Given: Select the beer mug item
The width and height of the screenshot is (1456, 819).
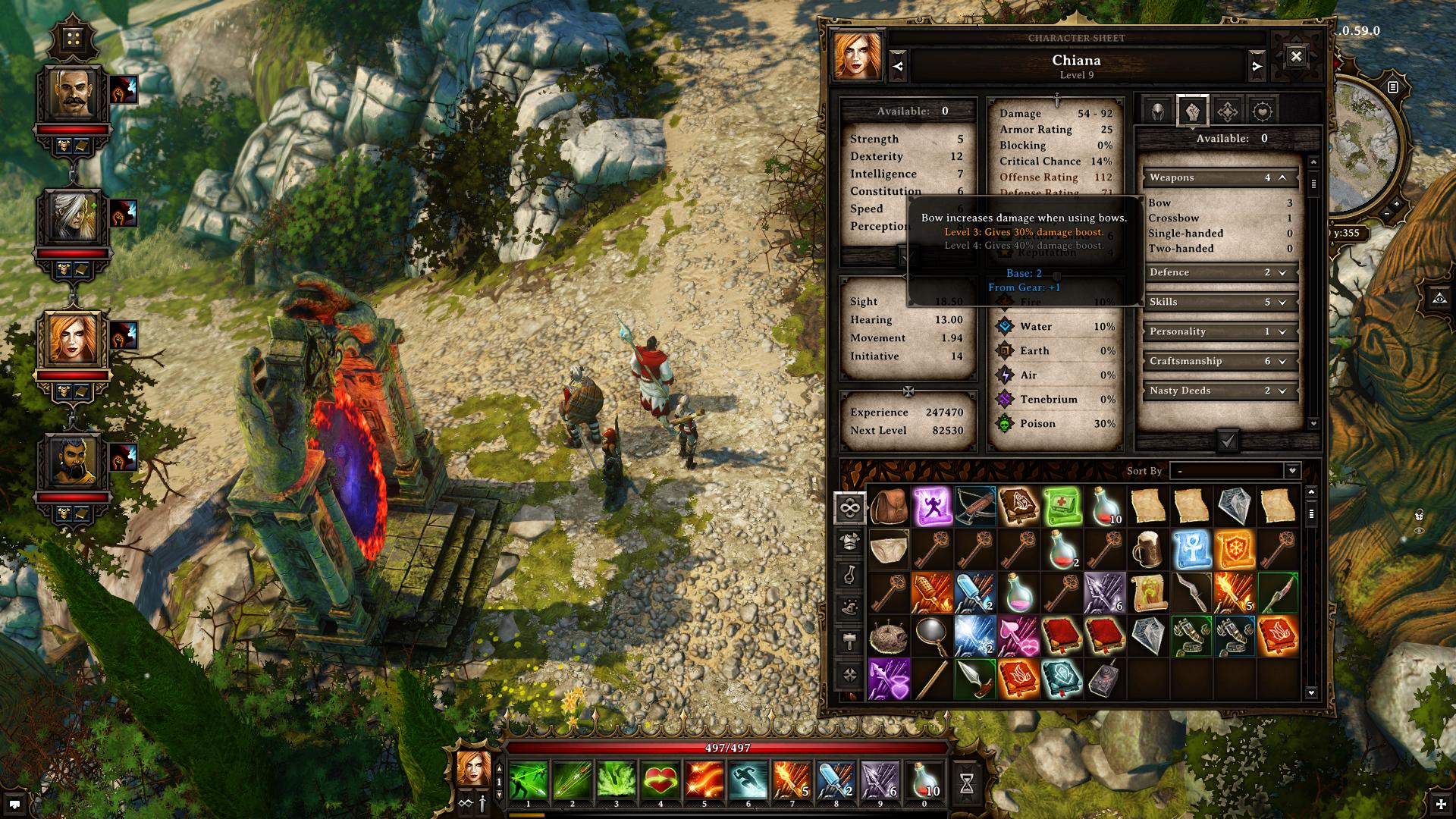Looking at the screenshot, I should point(1147,549).
